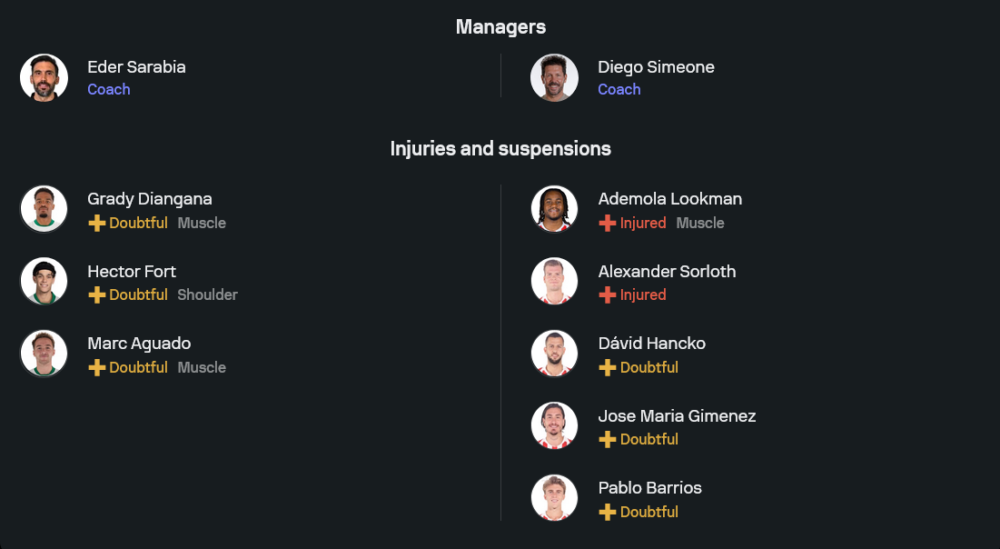The width and height of the screenshot is (1000, 549).
Task: Click Pablo Barrios's avatar thumbnail
Action: (554, 498)
